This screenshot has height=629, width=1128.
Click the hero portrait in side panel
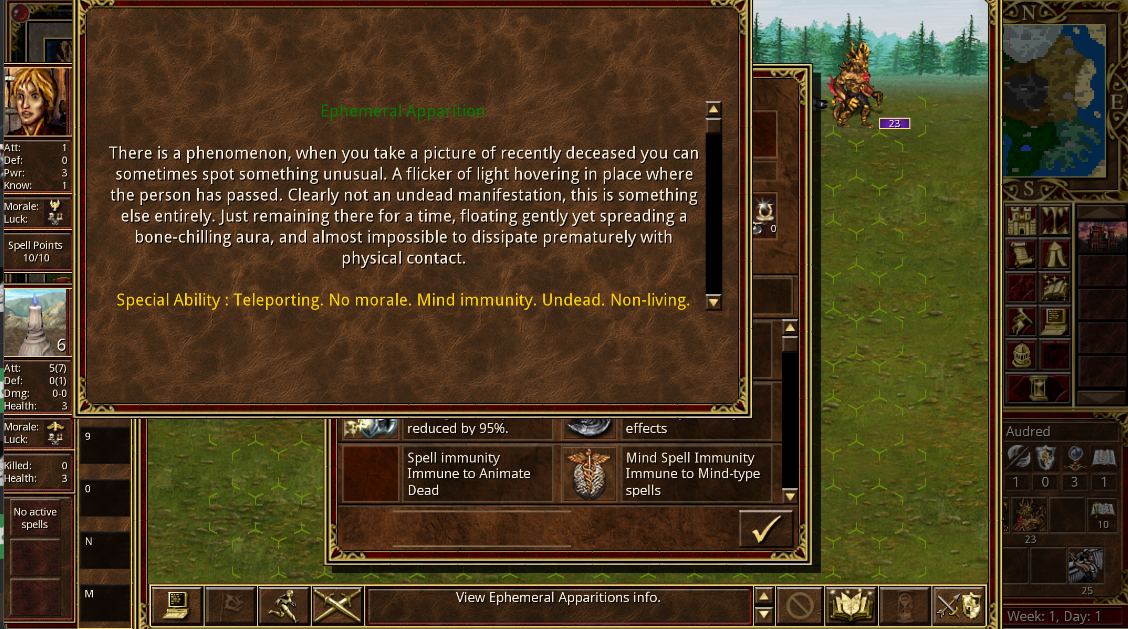(x=38, y=102)
